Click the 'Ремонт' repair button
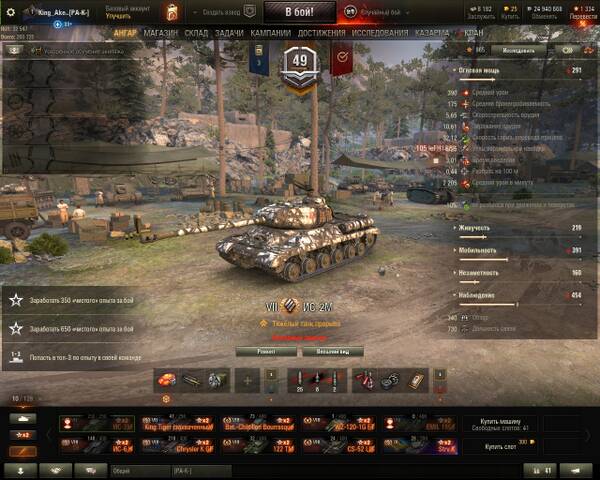The image size is (600, 480). (x=260, y=352)
